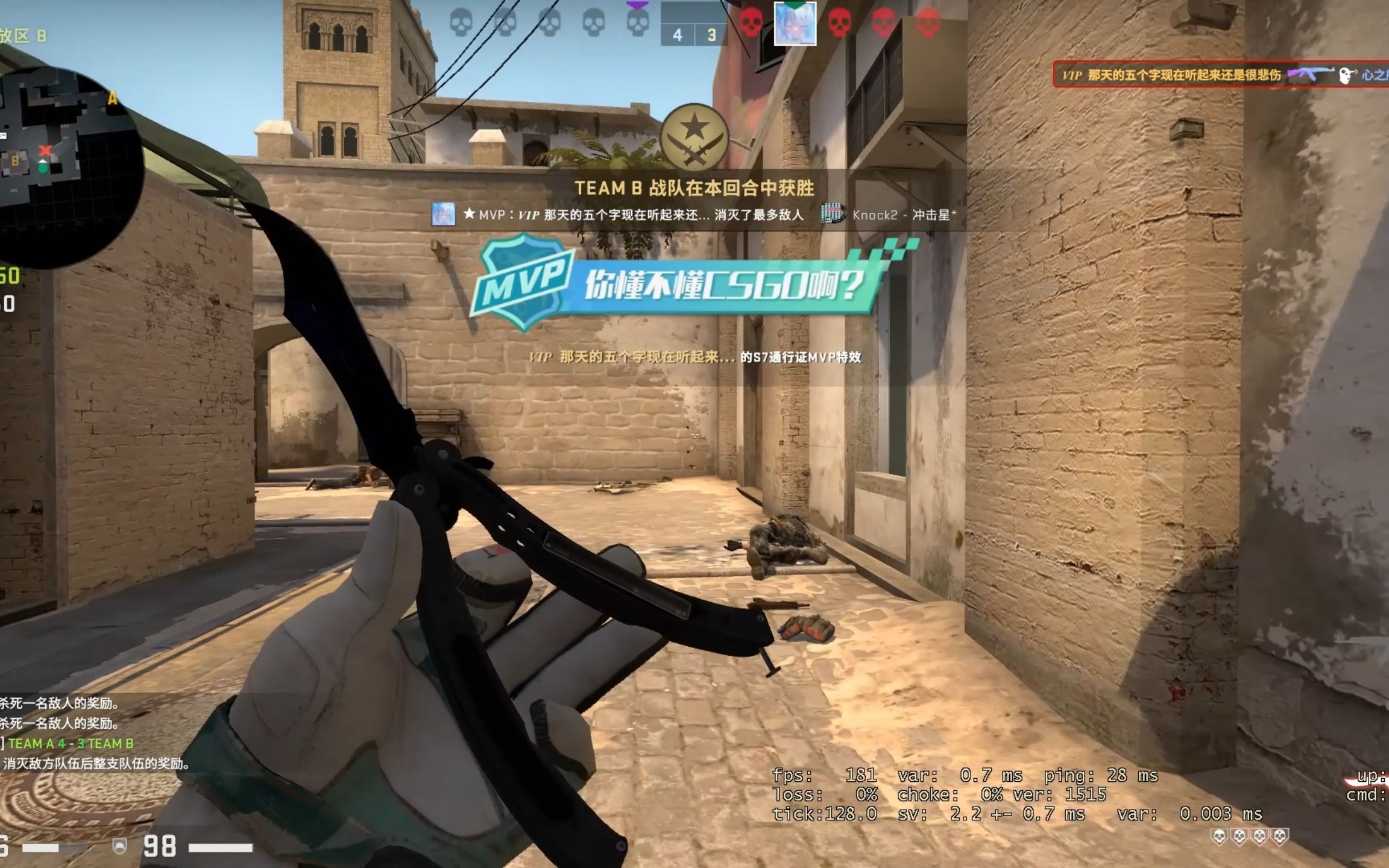Select the player's avatar portrait at top center

pos(796,25)
